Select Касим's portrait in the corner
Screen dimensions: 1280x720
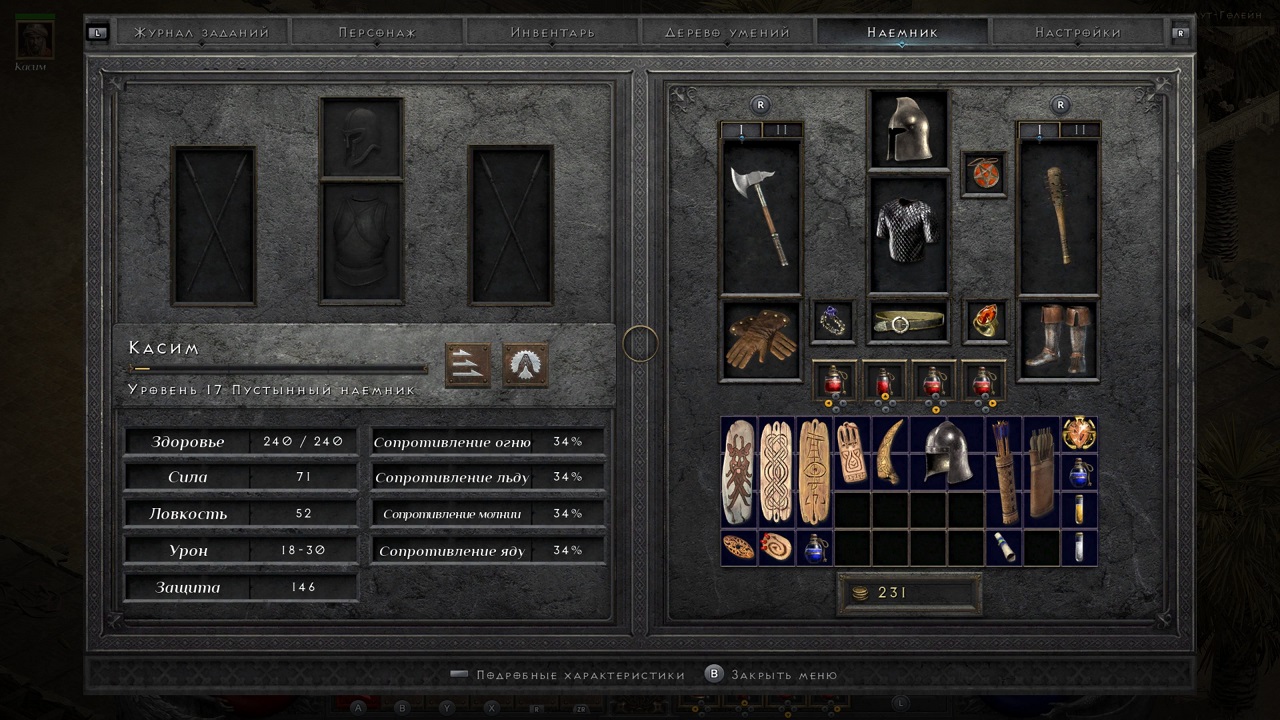[x=36, y=38]
